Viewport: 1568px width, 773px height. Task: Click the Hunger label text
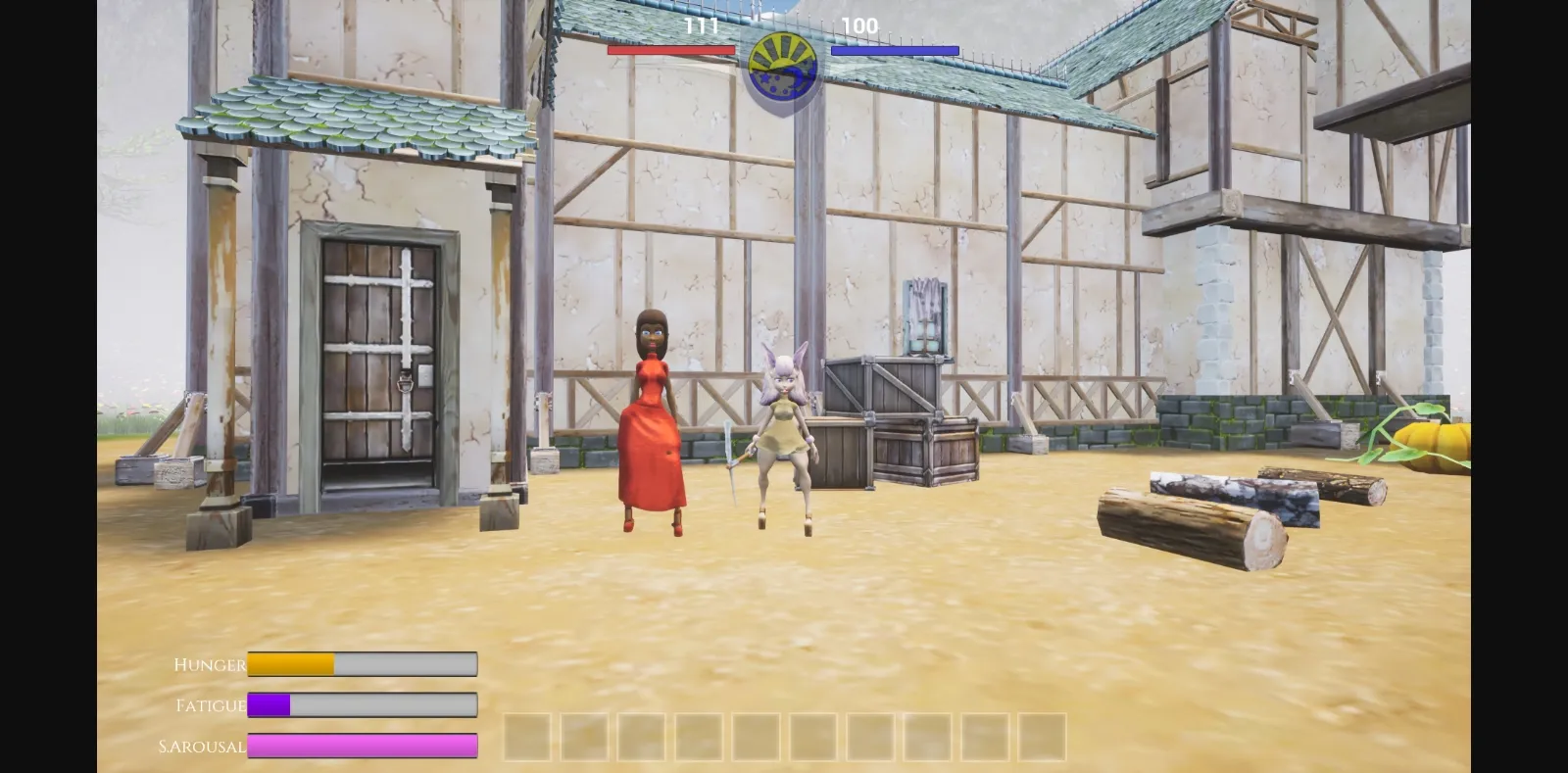point(209,664)
